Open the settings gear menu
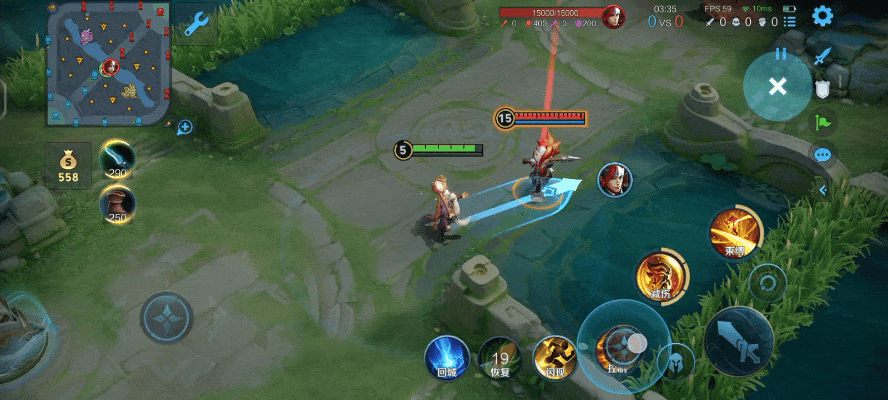Screen dimensions: 888x400 [822, 16]
